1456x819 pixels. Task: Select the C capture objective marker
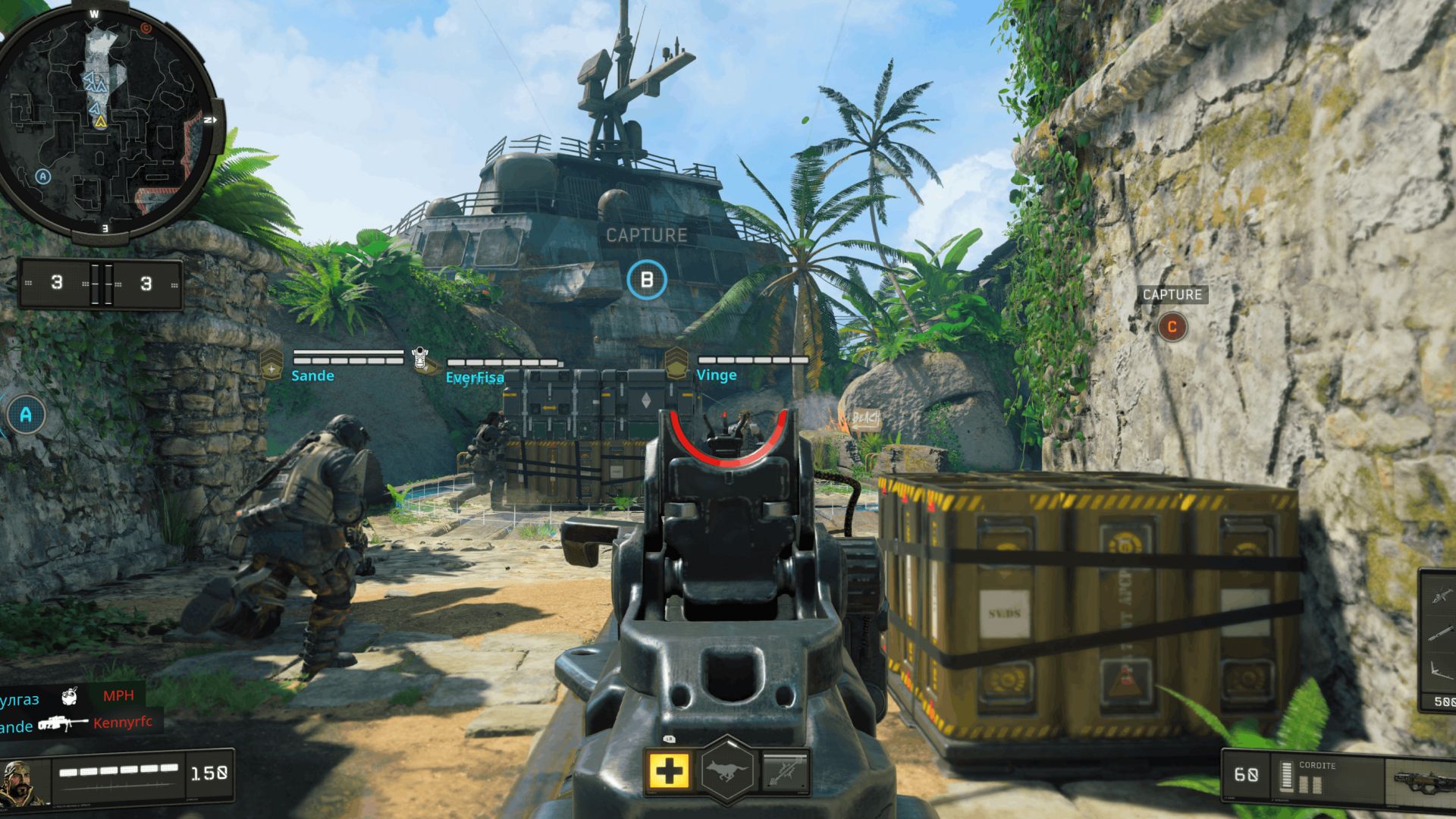[x=1172, y=327]
